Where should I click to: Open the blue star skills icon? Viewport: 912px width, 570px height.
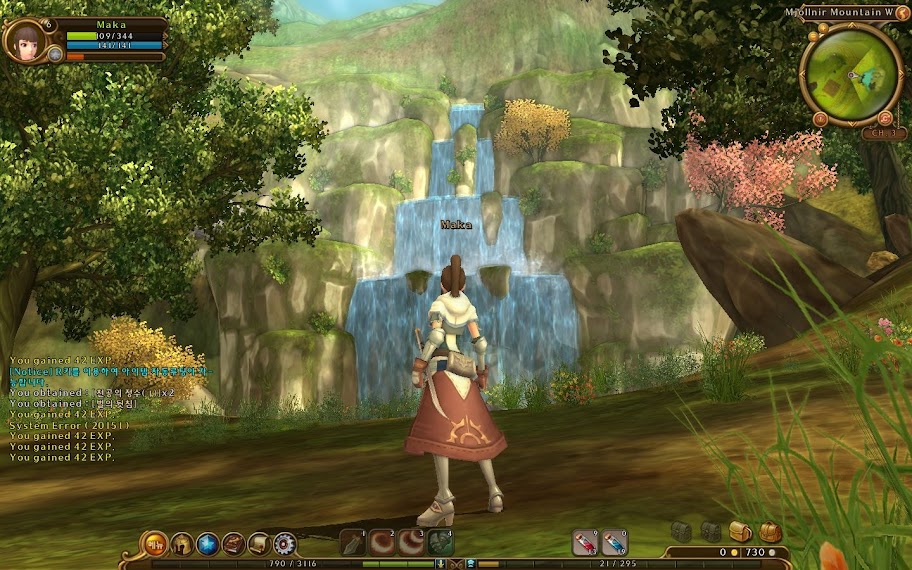pos(208,544)
